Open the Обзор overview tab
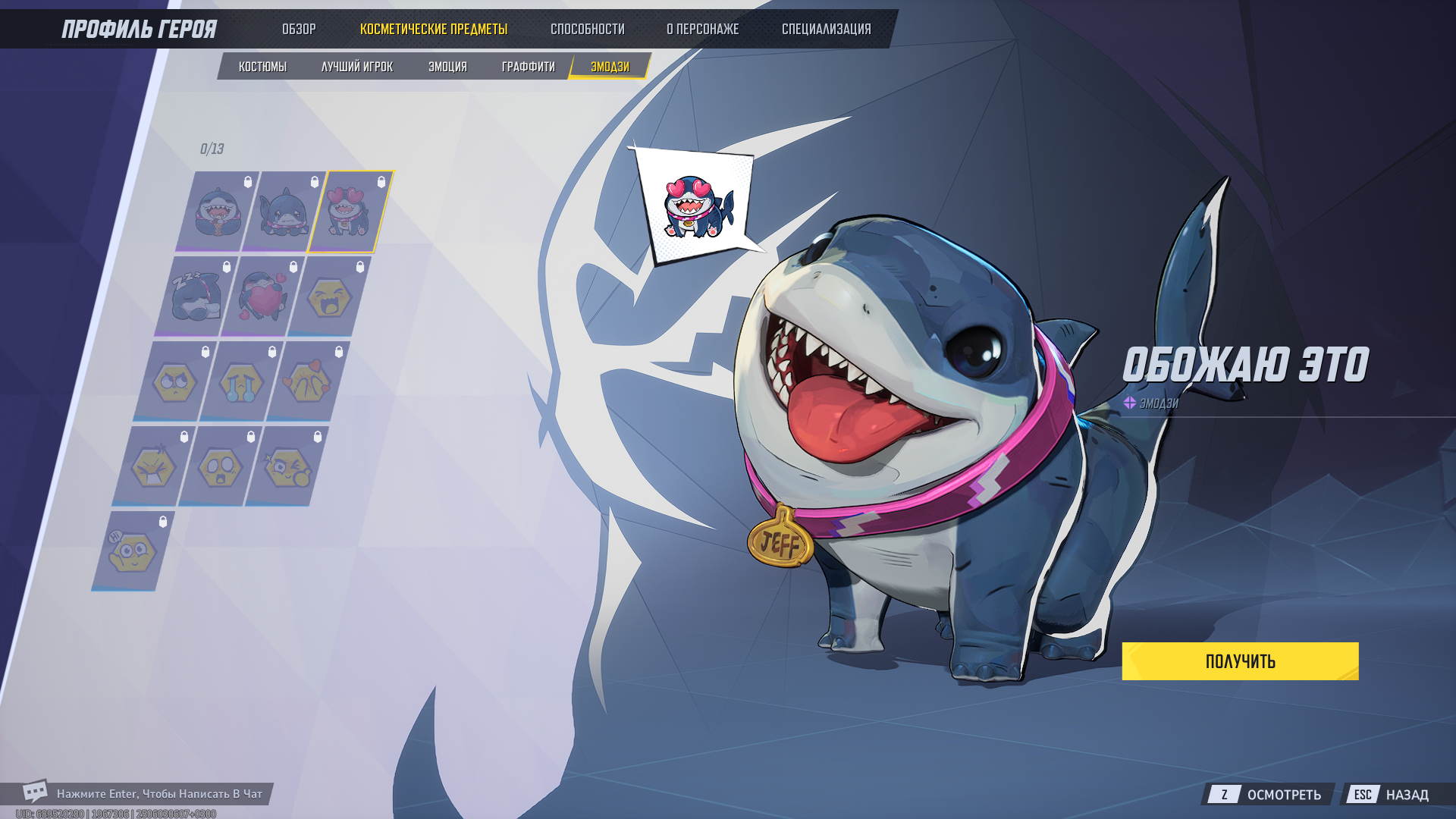Viewport: 1456px width, 819px height. (x=299, y=30)
